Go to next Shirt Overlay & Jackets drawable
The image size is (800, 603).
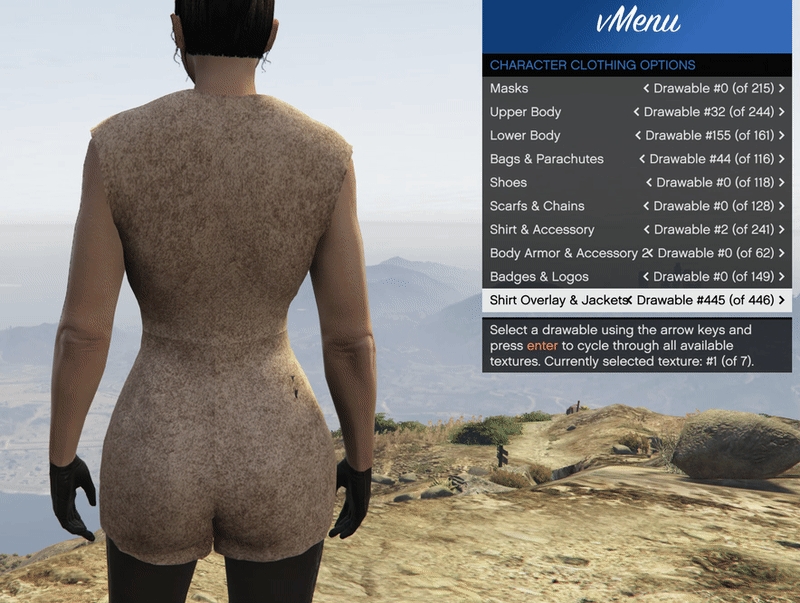pyautogui.click(x=782, y=300)
